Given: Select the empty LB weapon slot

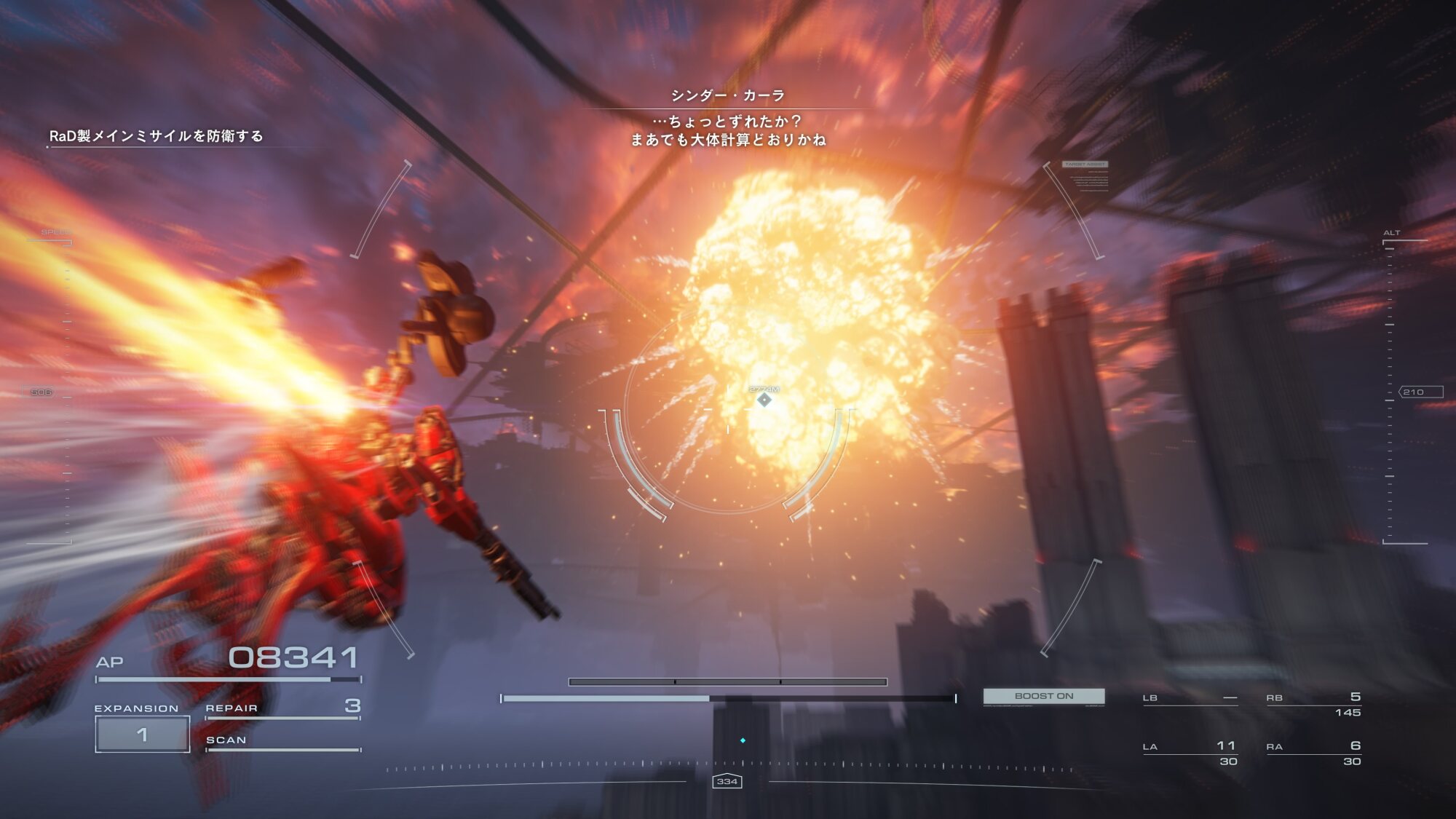Looking at the screenshot, I should pyautogui.click(x=1190, y=699).
